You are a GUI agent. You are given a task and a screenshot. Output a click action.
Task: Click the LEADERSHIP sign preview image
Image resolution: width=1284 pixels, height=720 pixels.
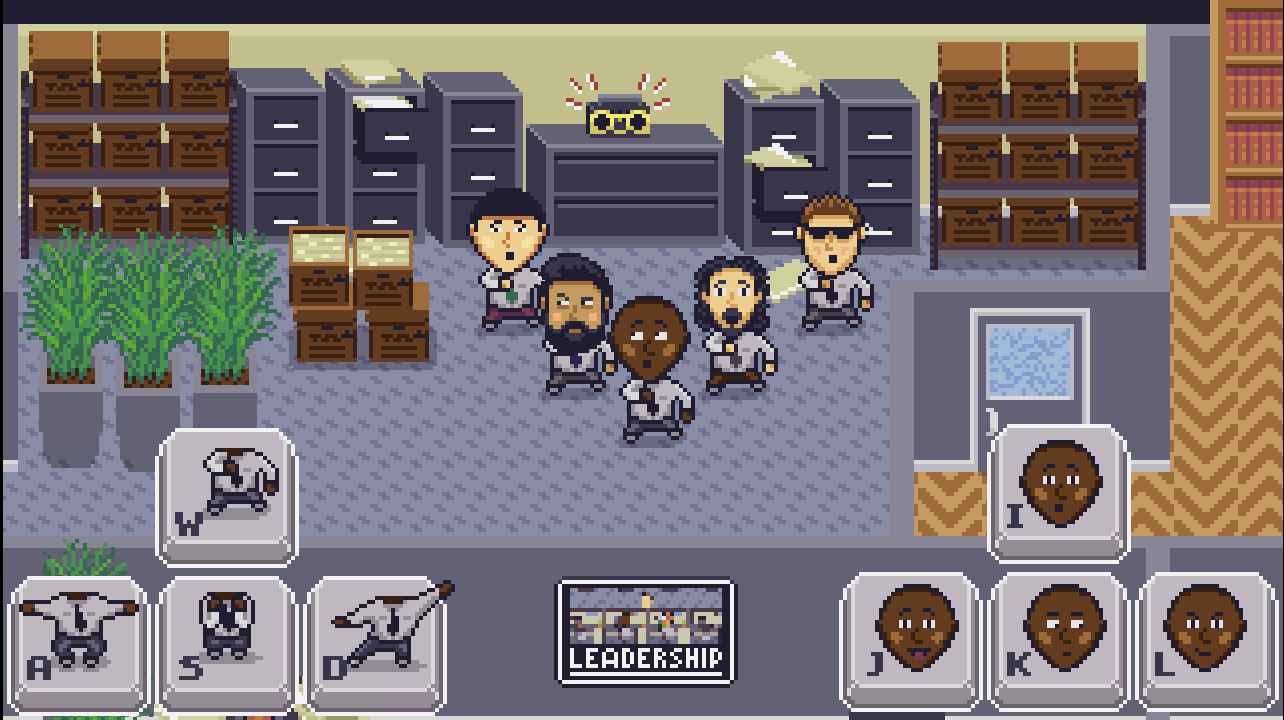tap(643, 615)
